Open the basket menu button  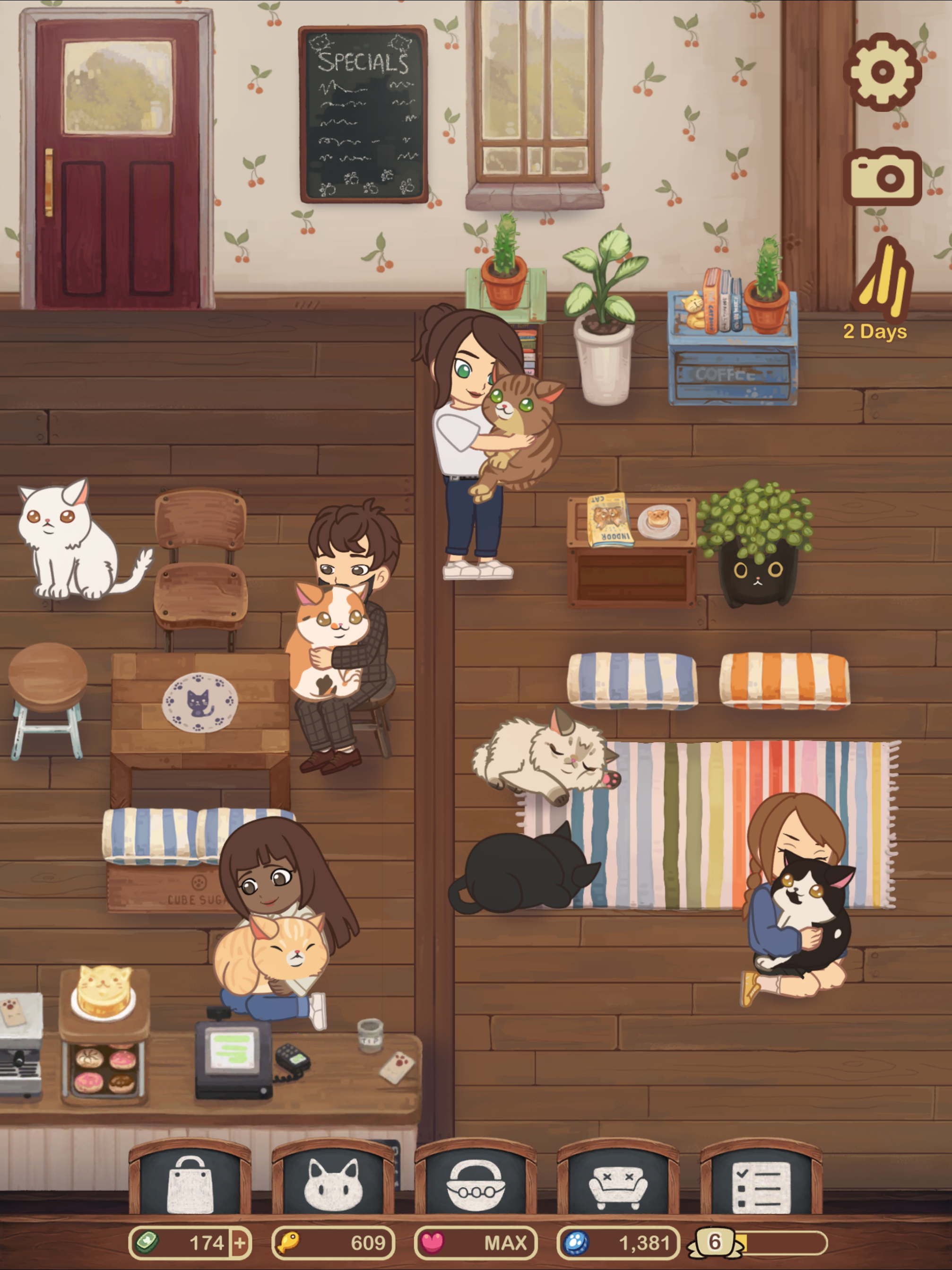(x=476, y=1184)
